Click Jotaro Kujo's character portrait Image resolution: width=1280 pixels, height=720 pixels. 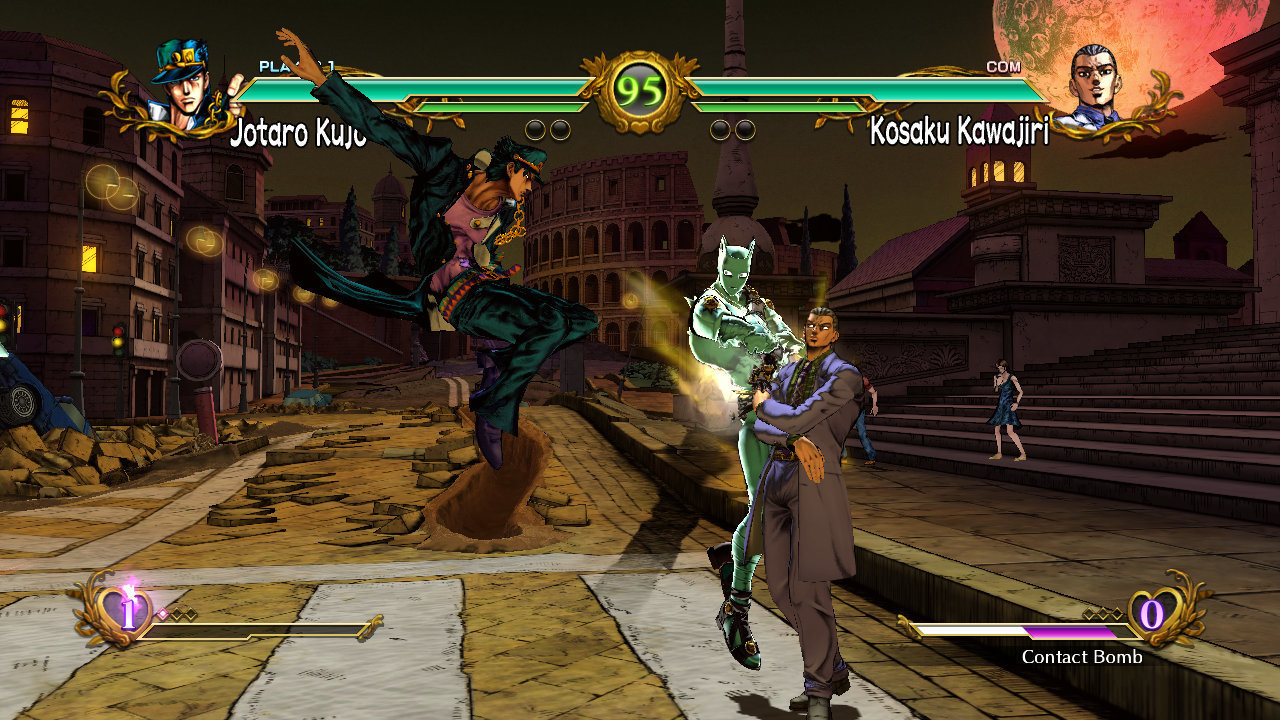pyautogui.click(x=183, y=85)
